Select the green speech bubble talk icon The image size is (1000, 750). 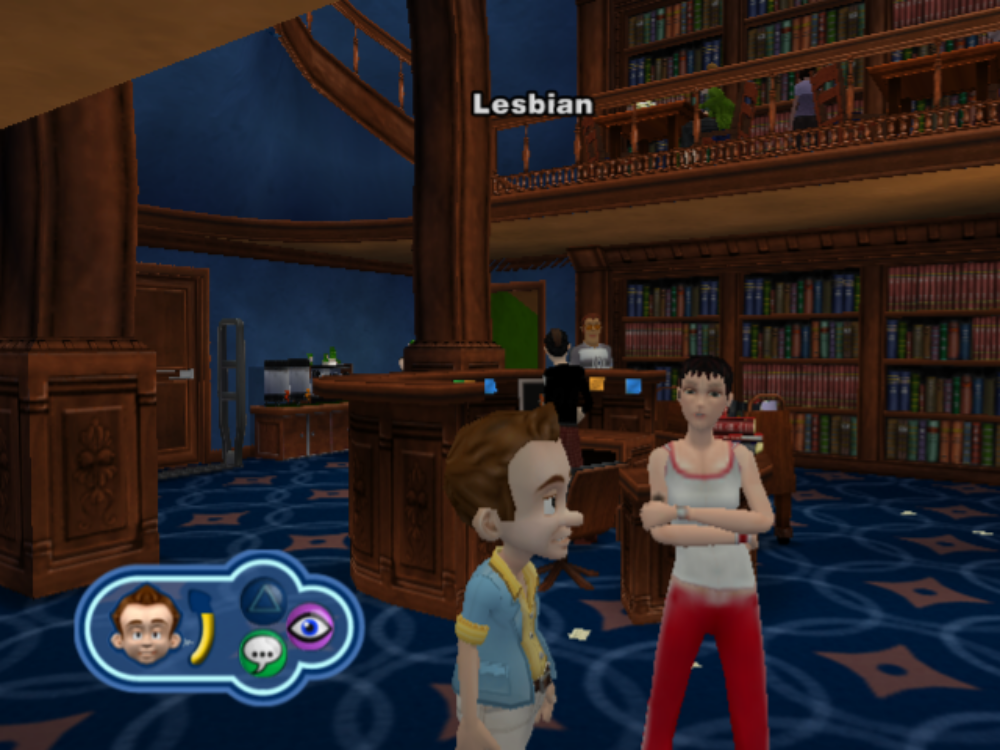(262, 654)
